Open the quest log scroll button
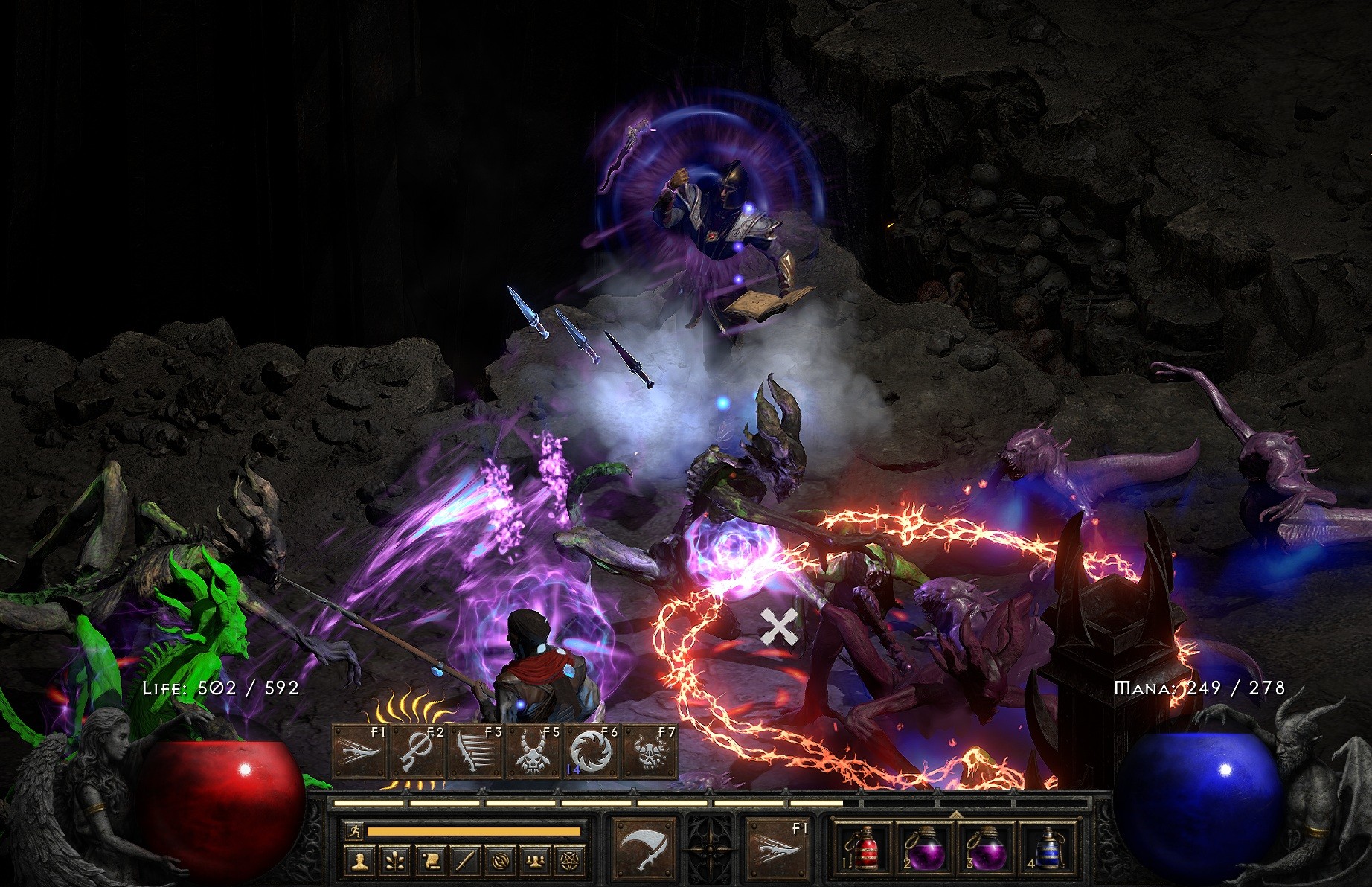Viewport: 1372px width, 887px height. click(429, 862)
